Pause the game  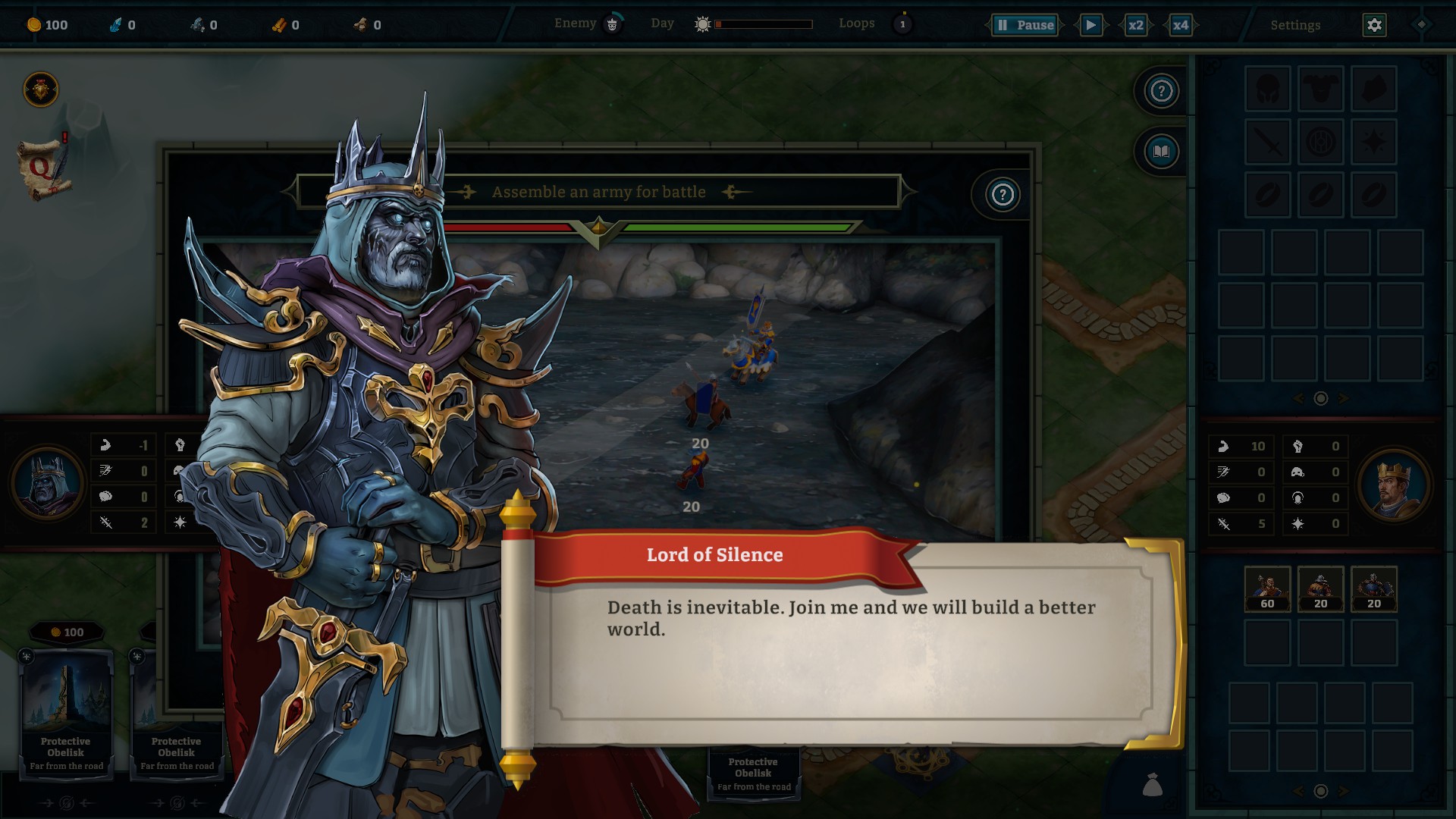point(1025,25)
